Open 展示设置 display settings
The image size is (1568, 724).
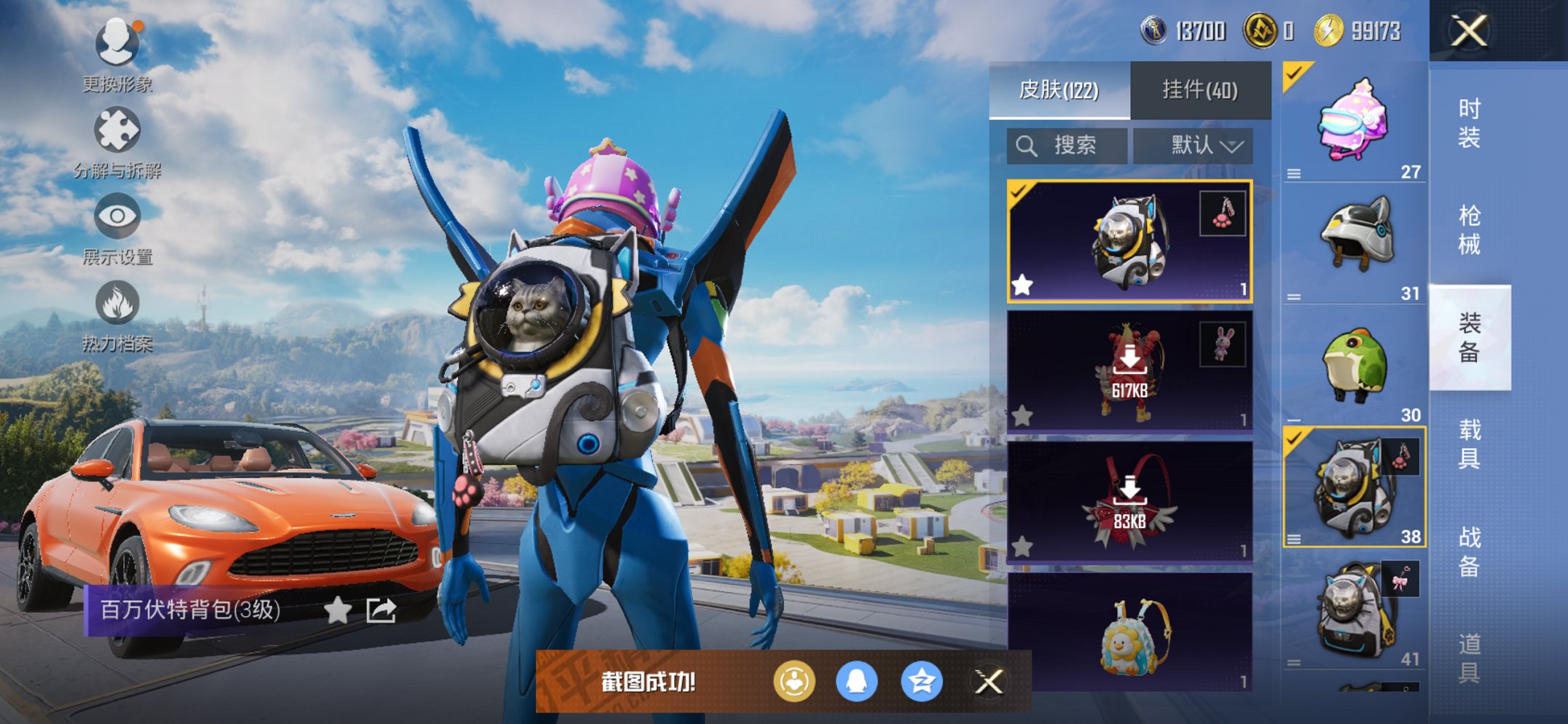(117, 216)
